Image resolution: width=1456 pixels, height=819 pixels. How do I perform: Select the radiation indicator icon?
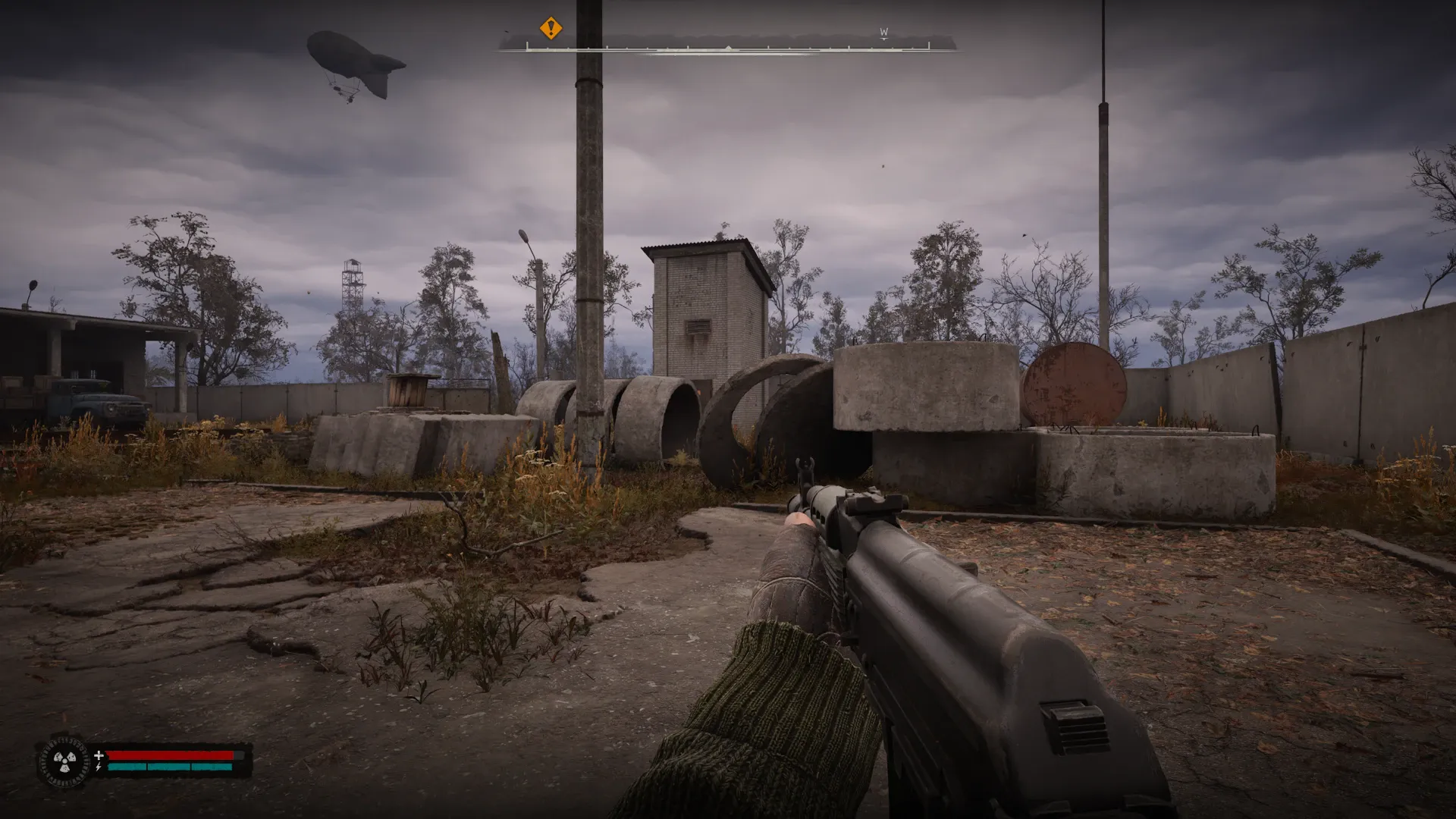pyautogui.click(x=64, y=761)
